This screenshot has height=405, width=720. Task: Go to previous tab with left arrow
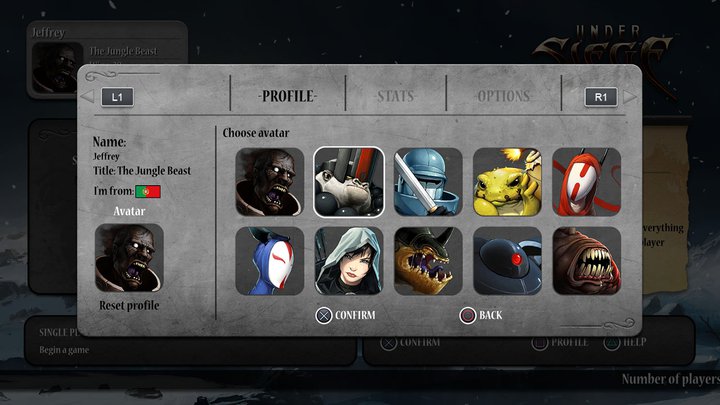tap(87, 97)
